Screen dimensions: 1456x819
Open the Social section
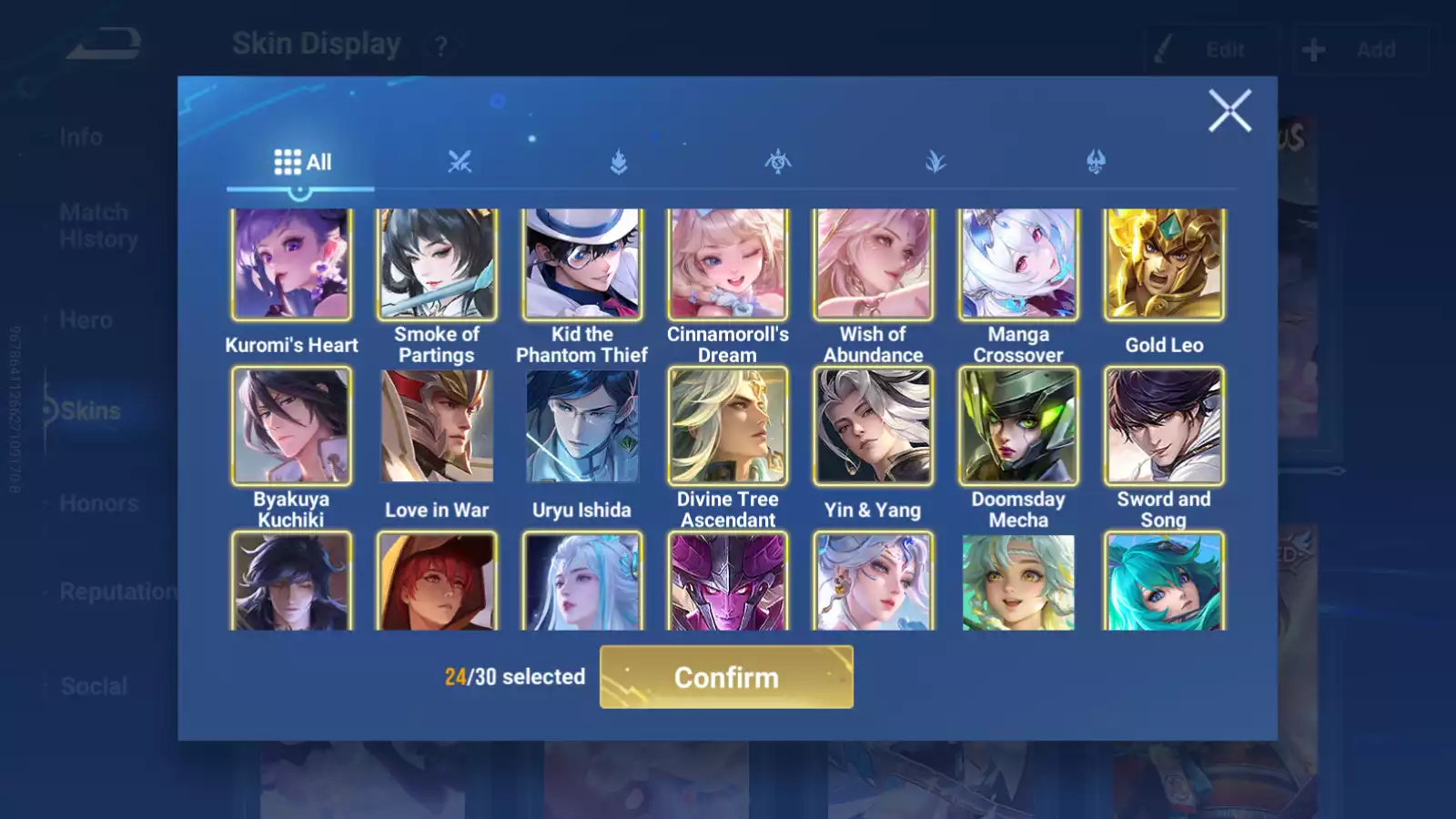point(94,686)
